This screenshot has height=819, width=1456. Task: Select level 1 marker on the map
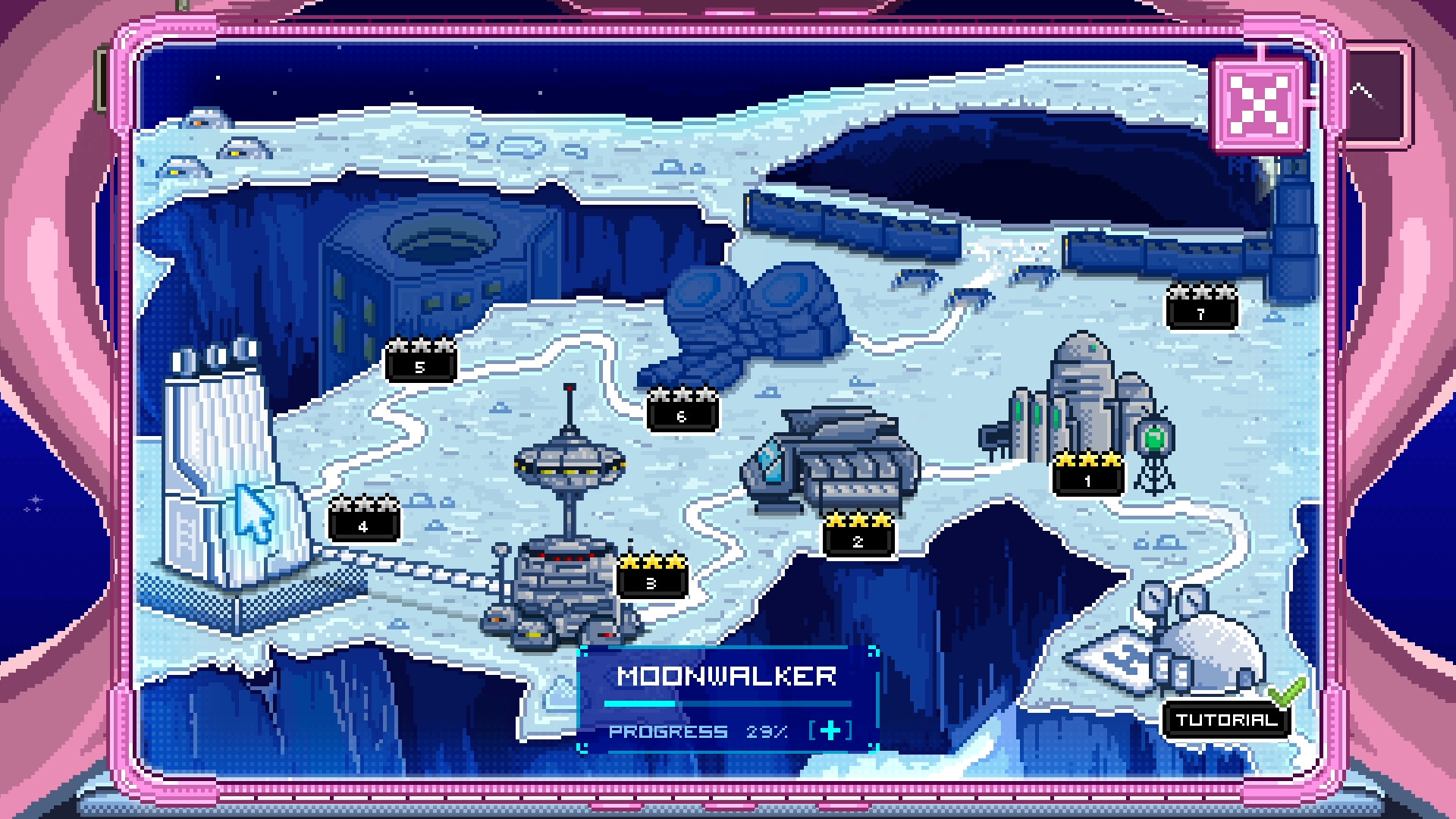click(x=1086, y=479)
